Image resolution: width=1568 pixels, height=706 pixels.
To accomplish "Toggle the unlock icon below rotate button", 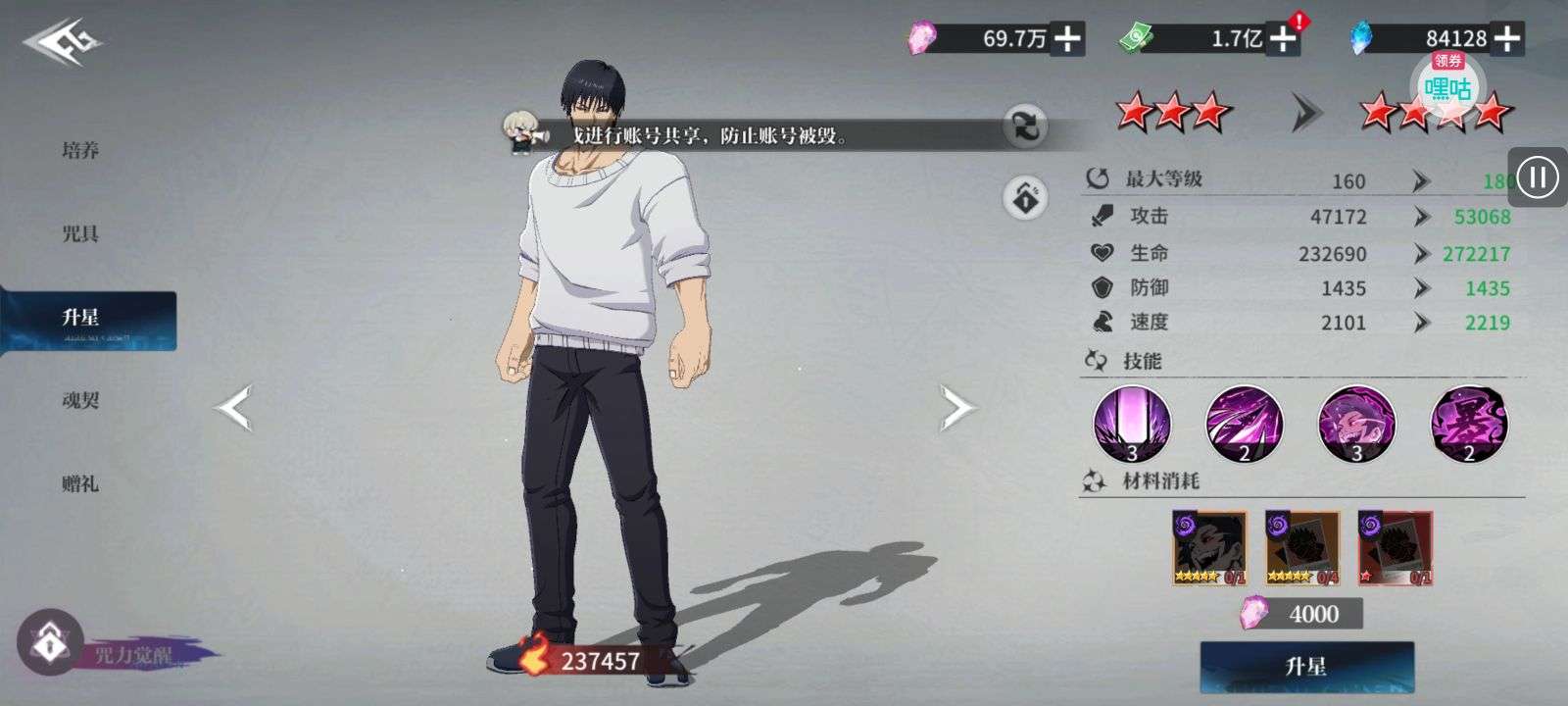I will pos(1023,196).
